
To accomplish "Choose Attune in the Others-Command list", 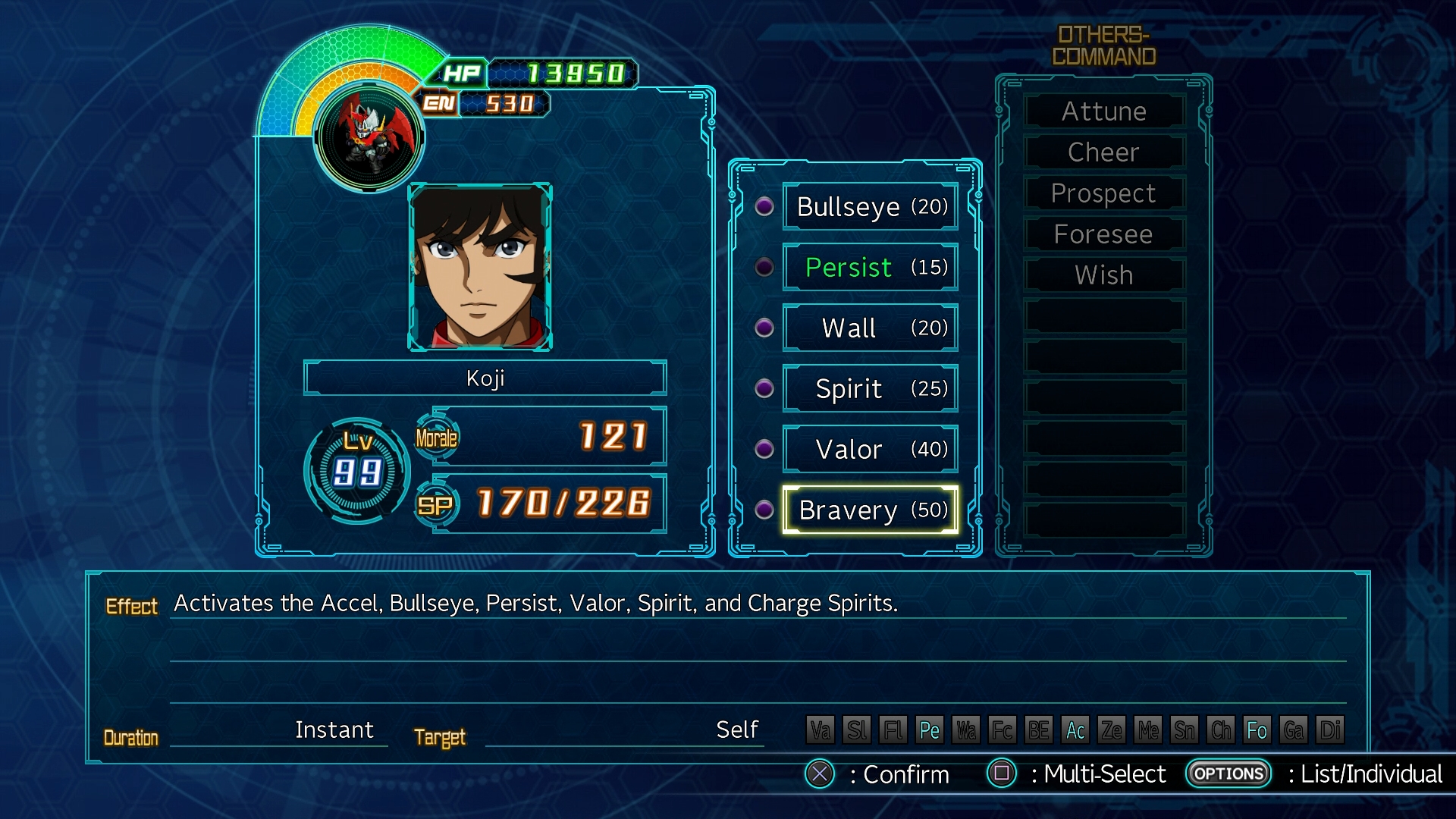I will click(1103, 111).
